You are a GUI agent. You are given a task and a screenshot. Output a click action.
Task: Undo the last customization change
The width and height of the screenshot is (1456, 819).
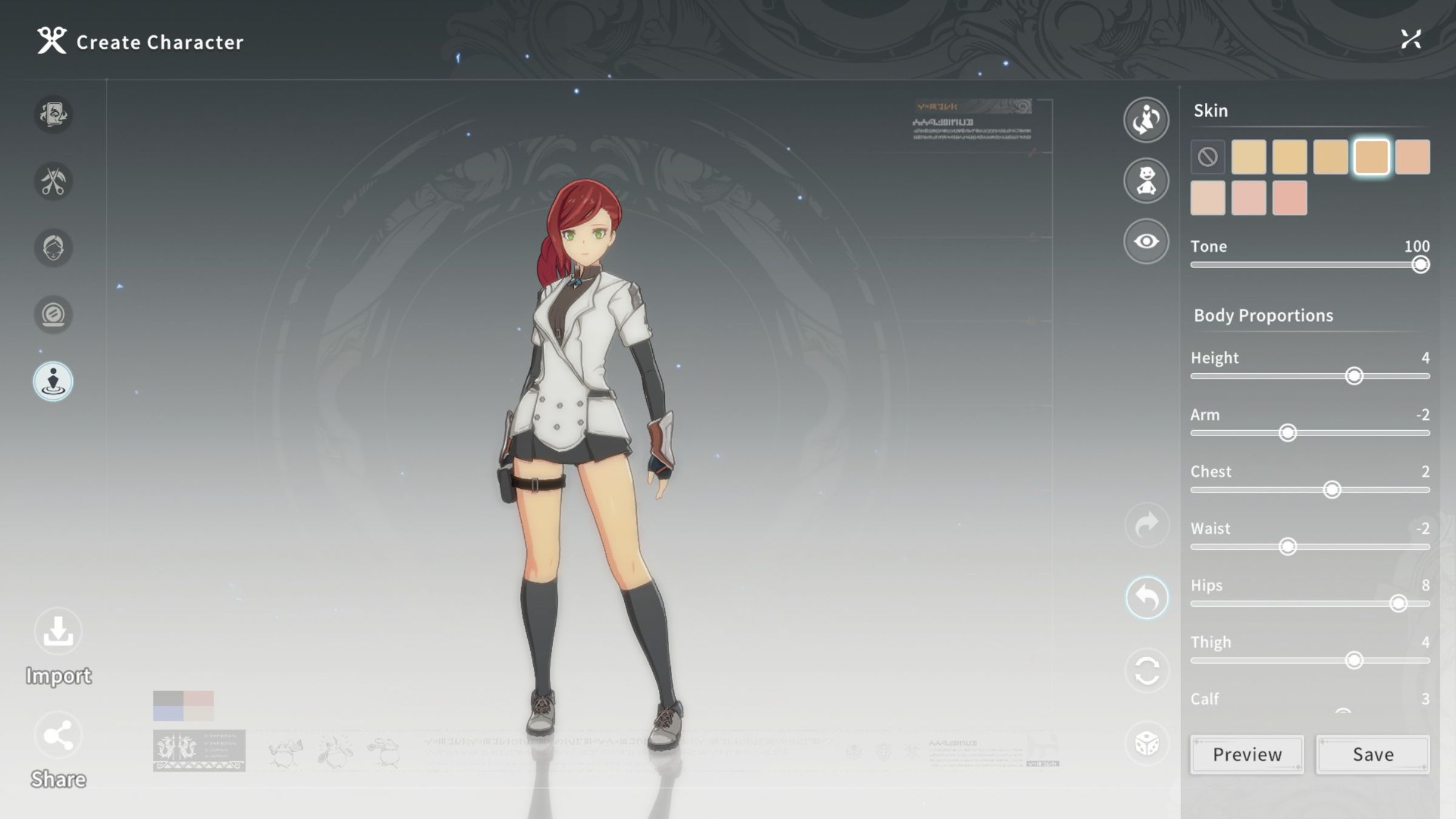tap(1146, 598)
